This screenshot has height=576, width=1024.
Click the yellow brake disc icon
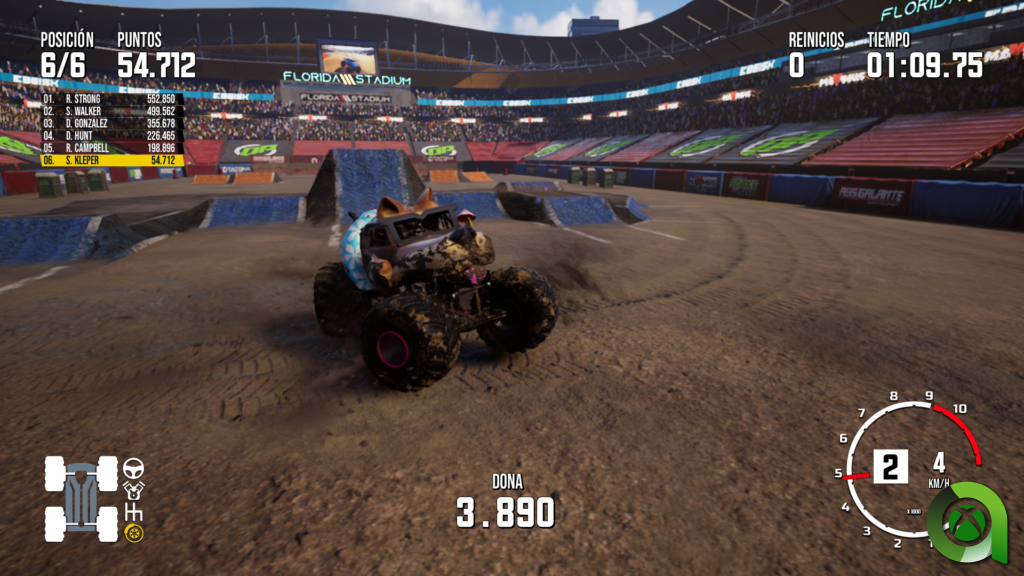(134, 533)
